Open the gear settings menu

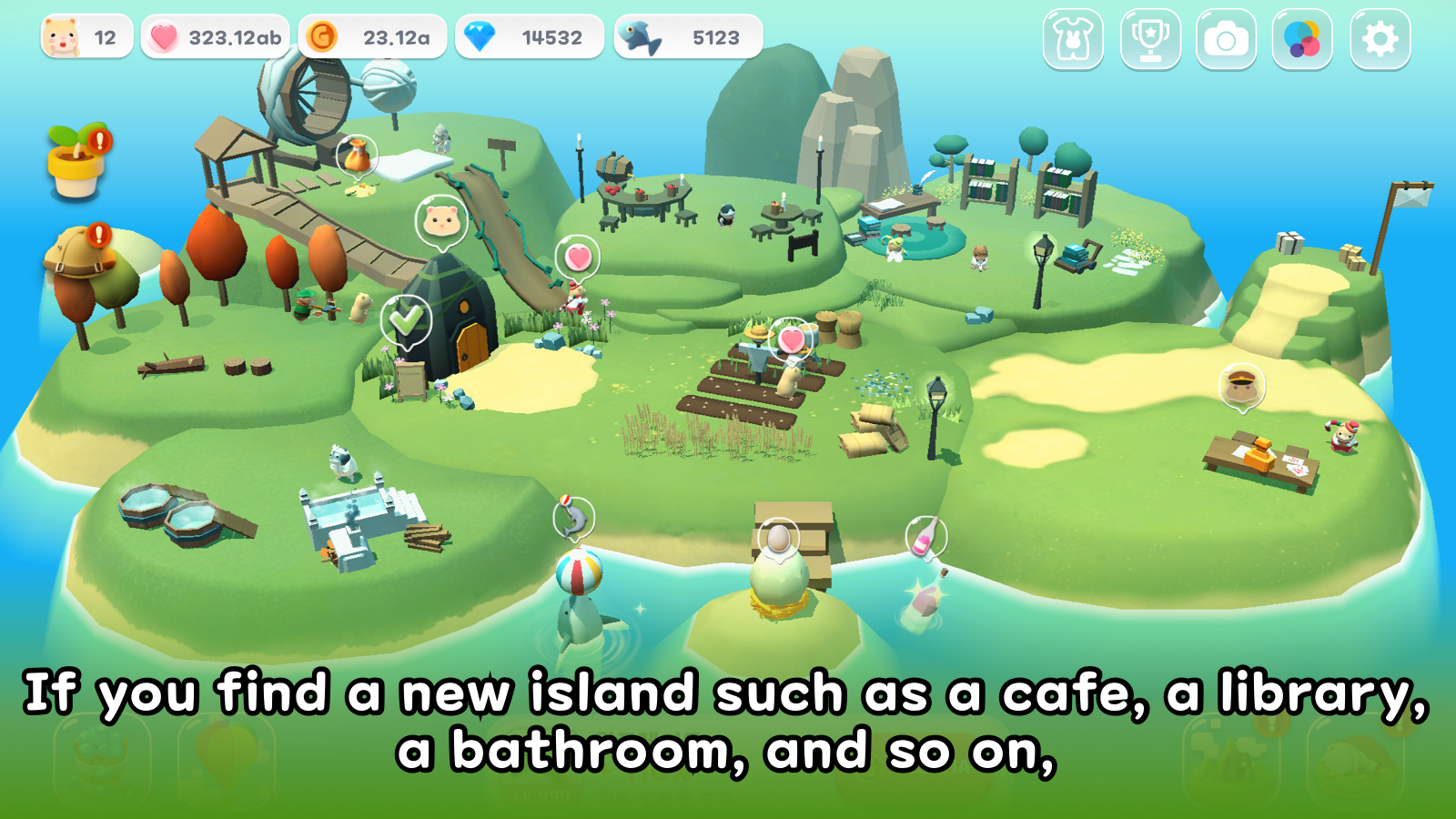(1380, 39)
